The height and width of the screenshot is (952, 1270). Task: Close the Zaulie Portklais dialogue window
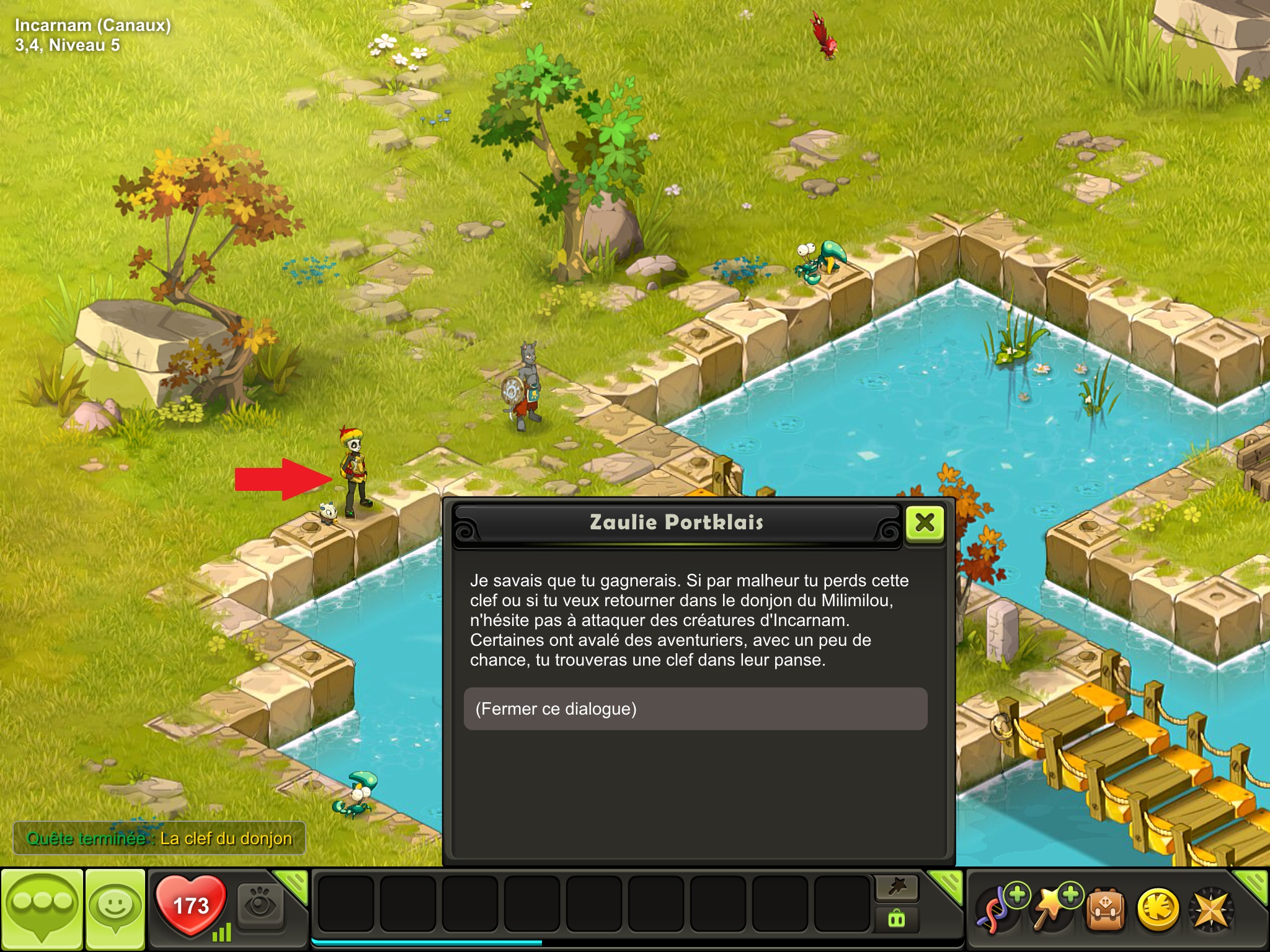click(925, 524)
